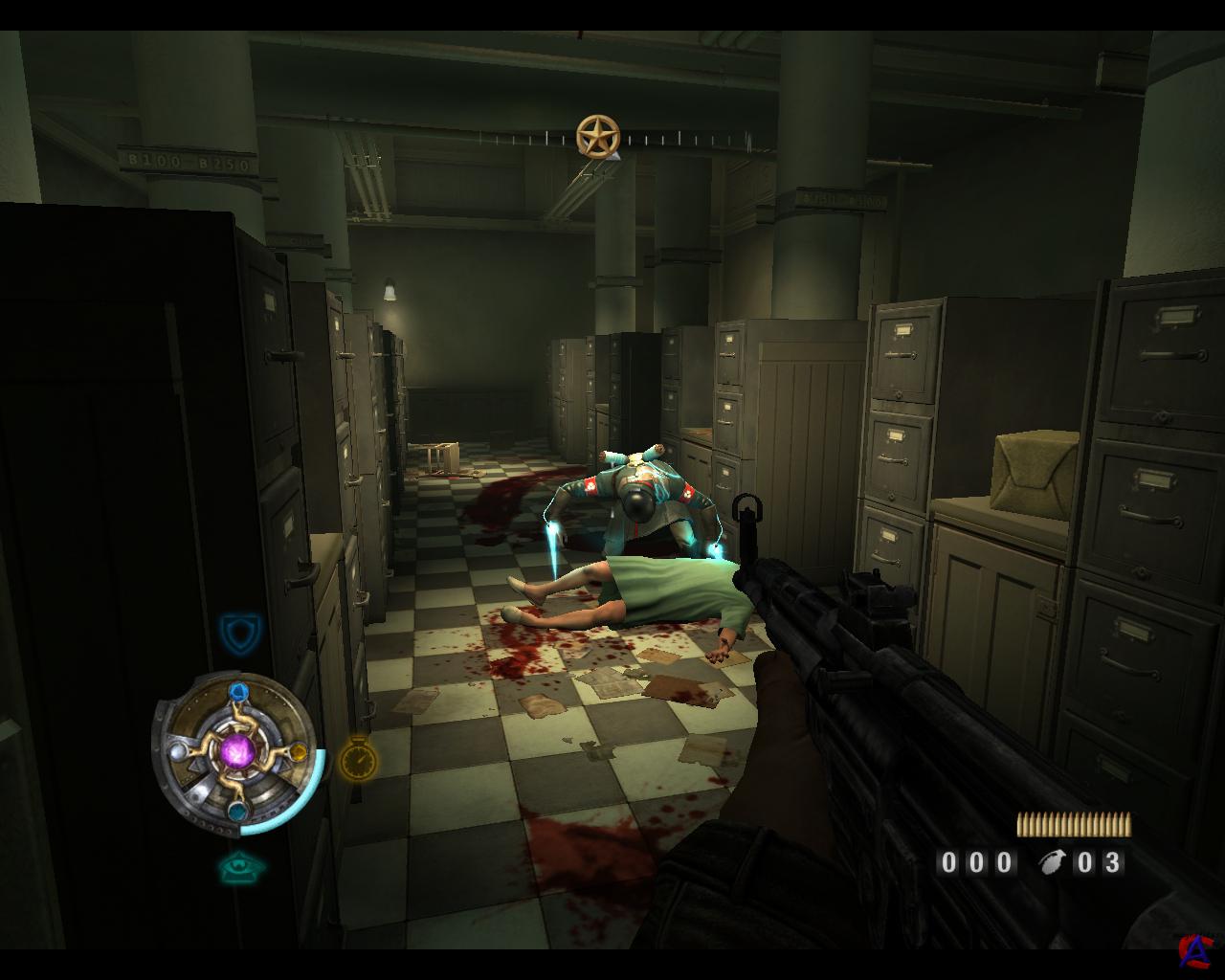
Task: Click the gold star objective marker on compass
Action: [597, 136]
